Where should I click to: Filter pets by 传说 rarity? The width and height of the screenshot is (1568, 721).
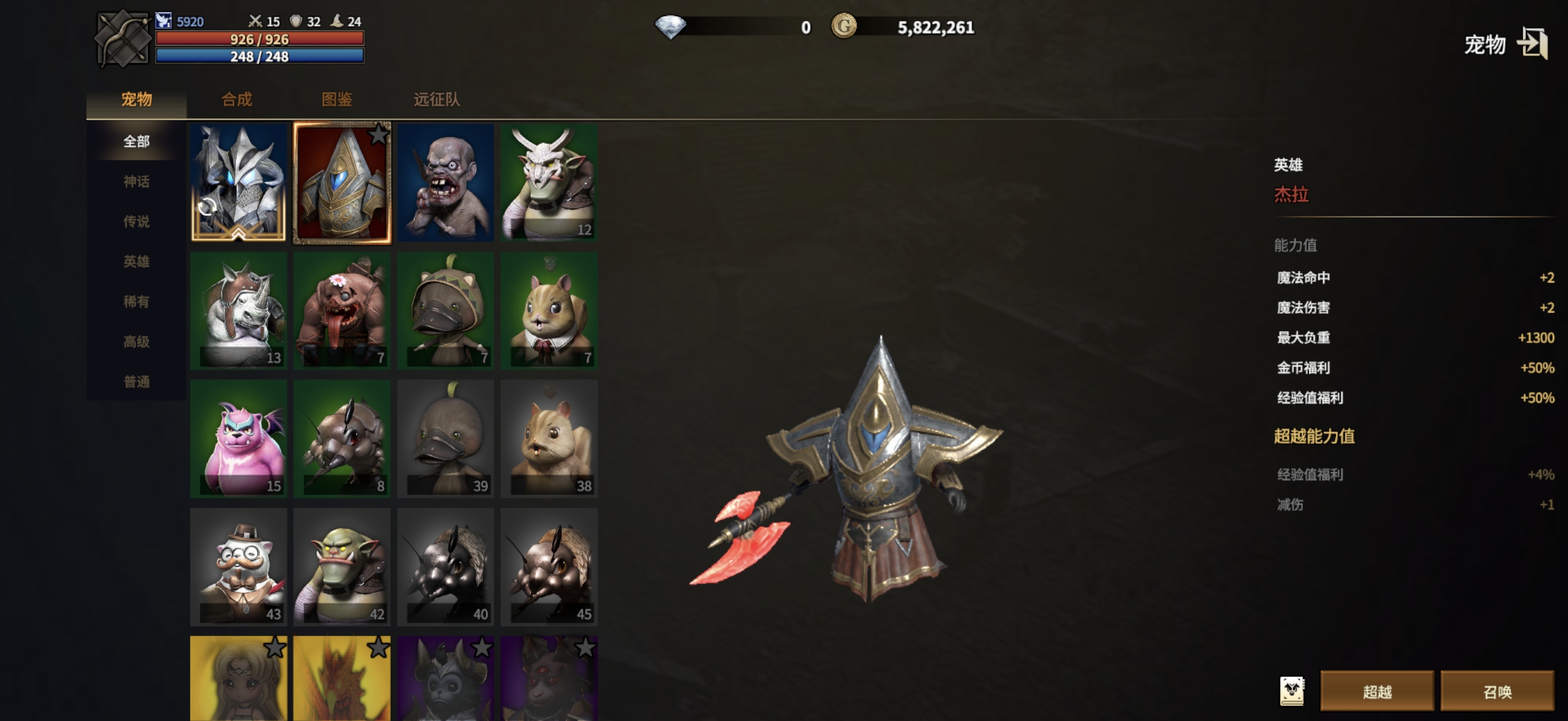pyautogui.click(x=136, y=222)
